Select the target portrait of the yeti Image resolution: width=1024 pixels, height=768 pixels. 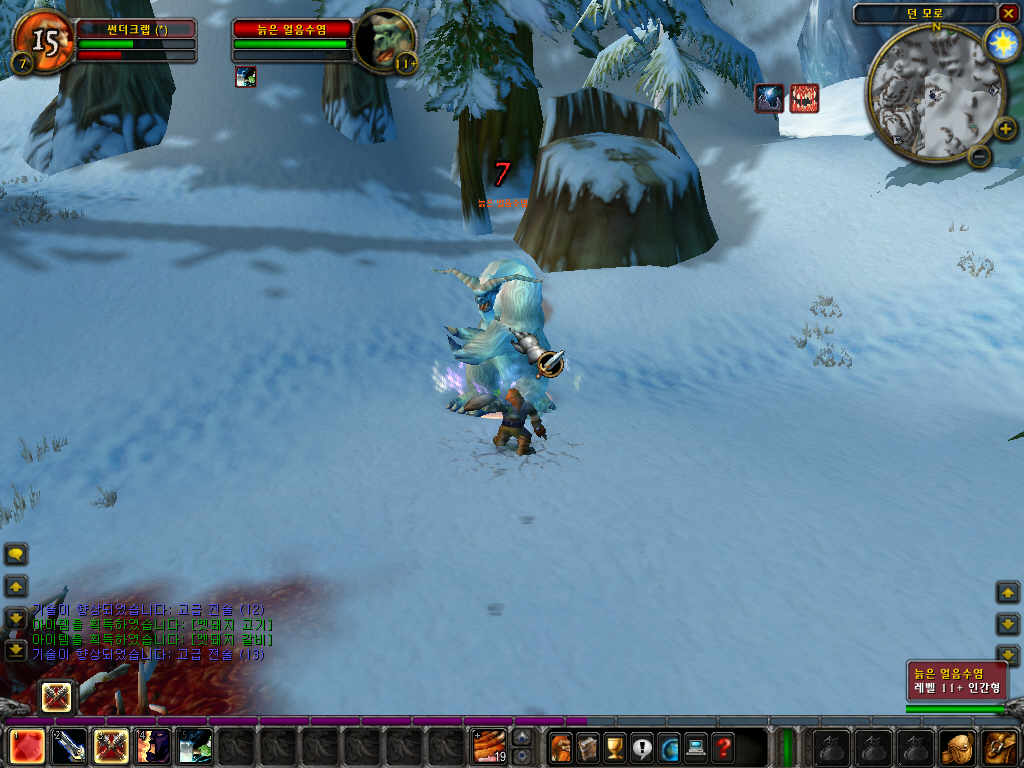pyautogui.click(x=384, y=41)
